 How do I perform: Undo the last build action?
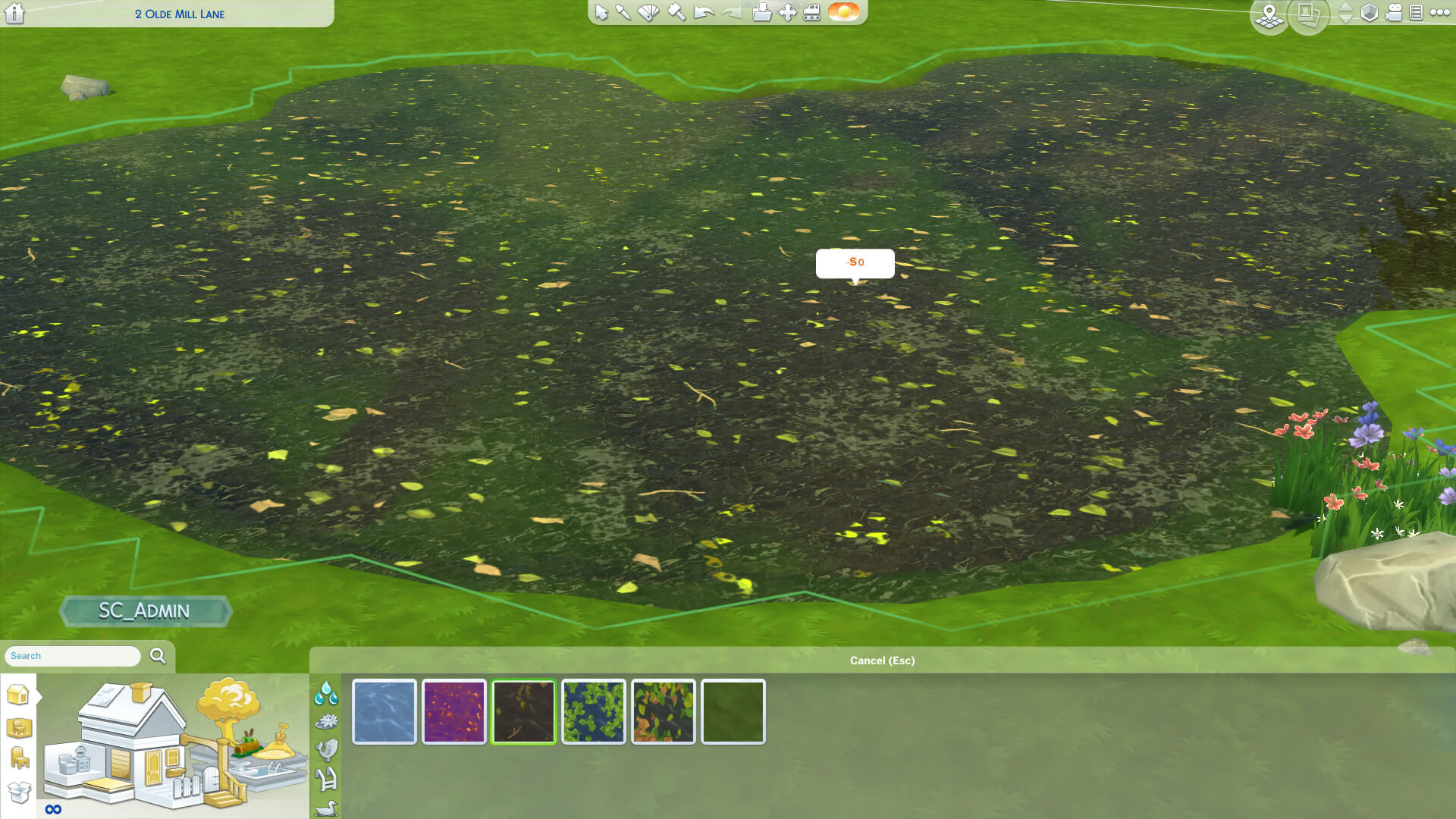[704, 13]
